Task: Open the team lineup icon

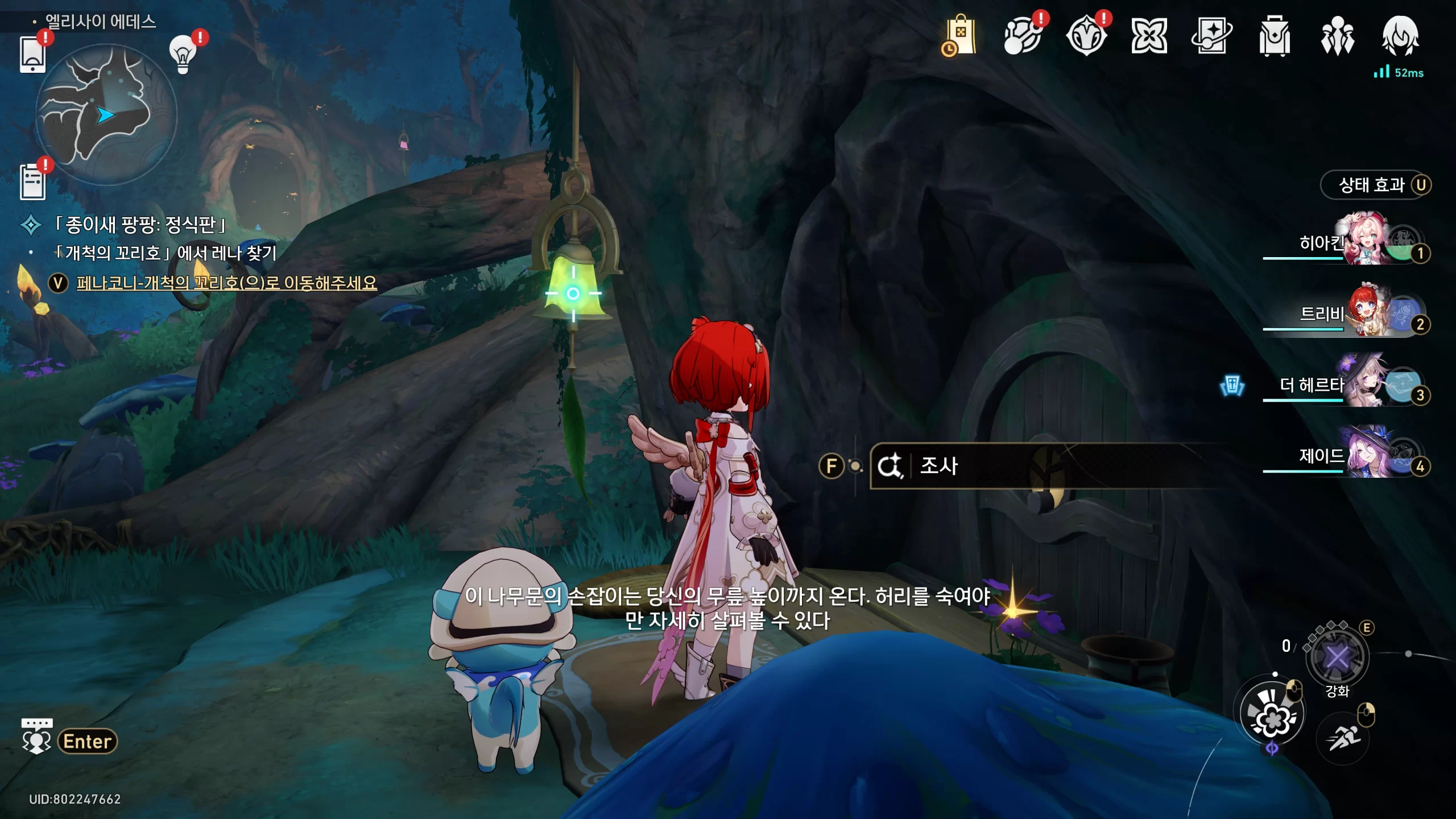Action: [1337, 36]
